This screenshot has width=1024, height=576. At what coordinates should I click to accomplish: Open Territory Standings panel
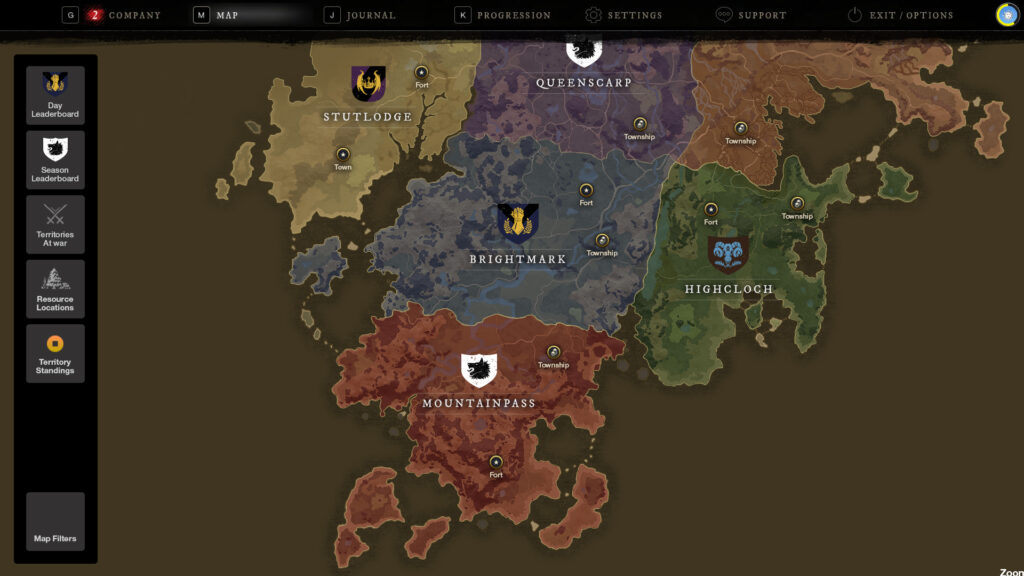click(55, 353)
